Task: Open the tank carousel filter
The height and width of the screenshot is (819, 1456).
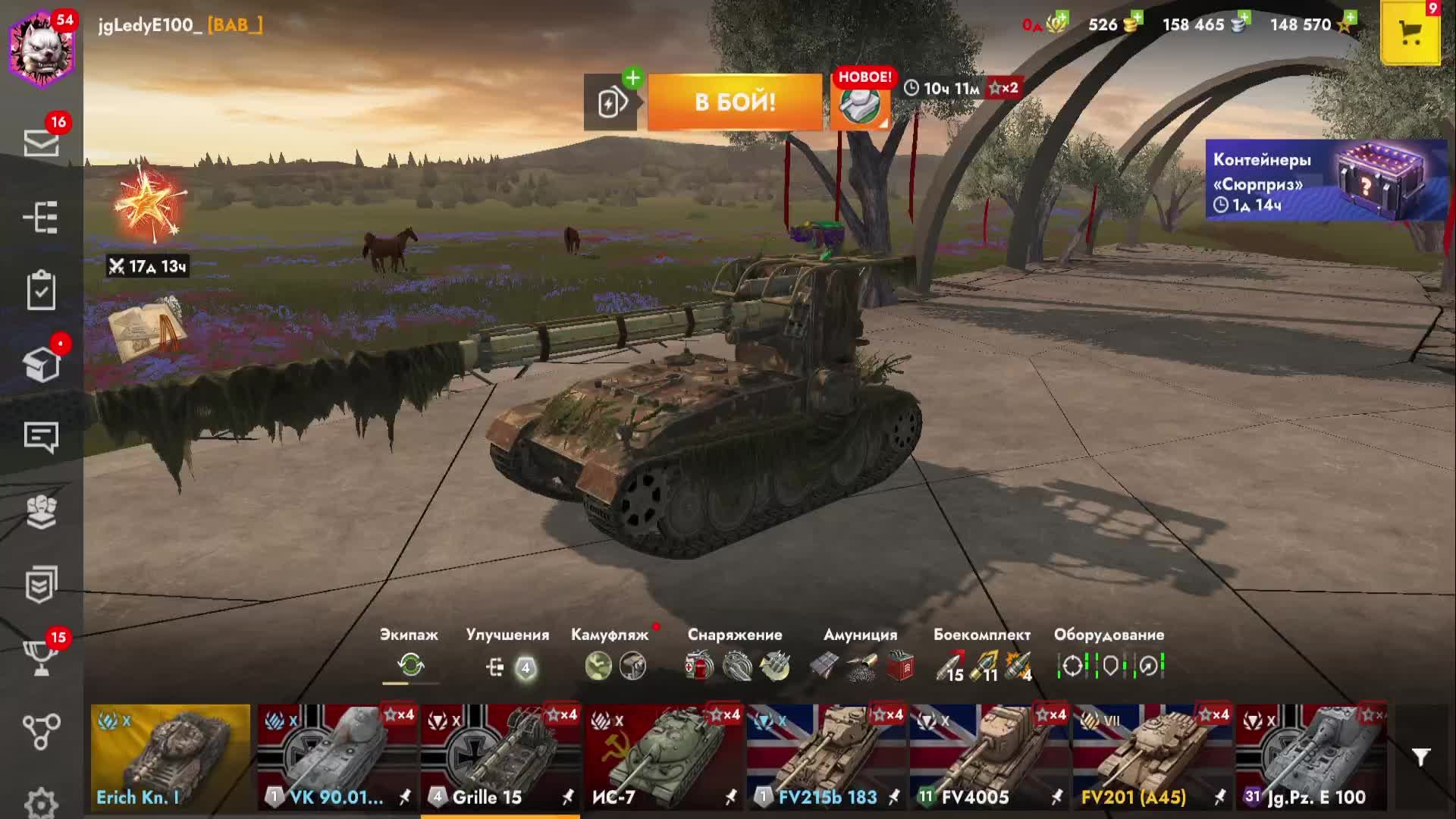Action: coord(1420,757)
